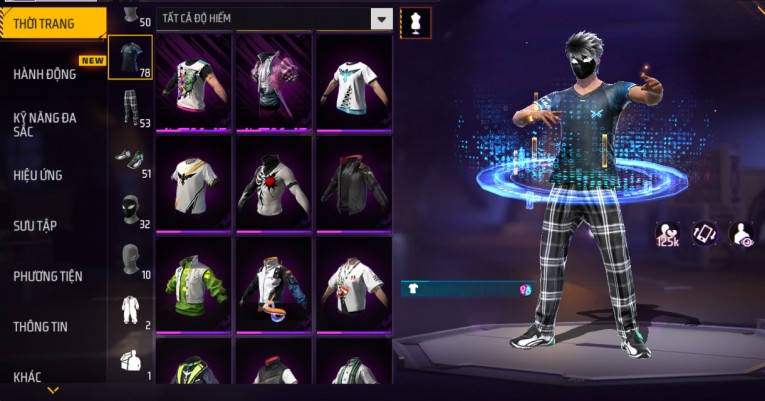
Task: Click the mannequin preview button
Action: [x=415, y=22]
